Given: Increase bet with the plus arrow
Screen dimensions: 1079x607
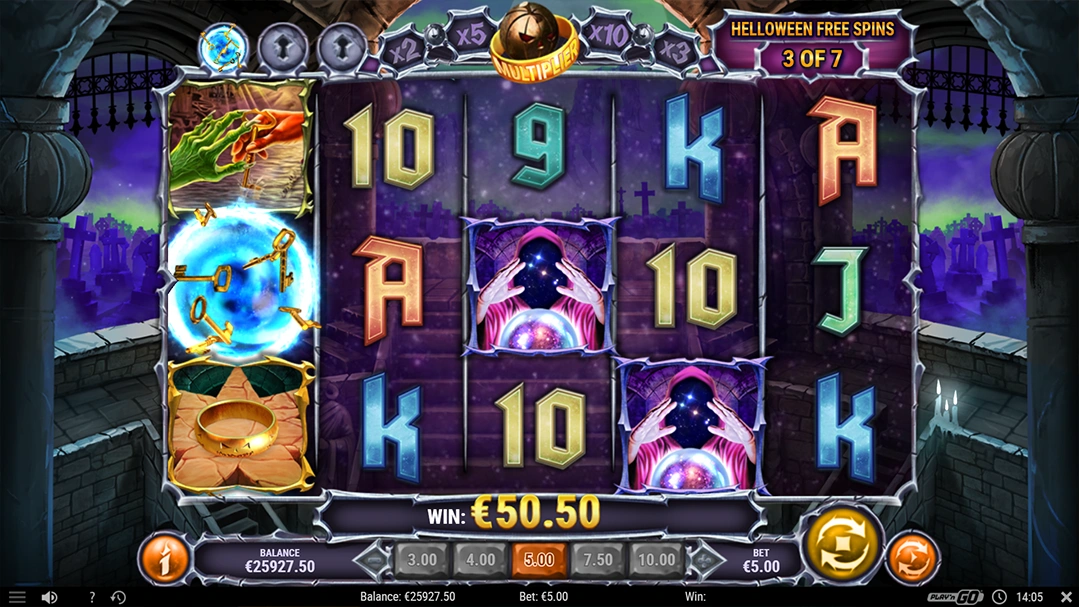Looking at the screenshot, I should click(x=706, y=560).
